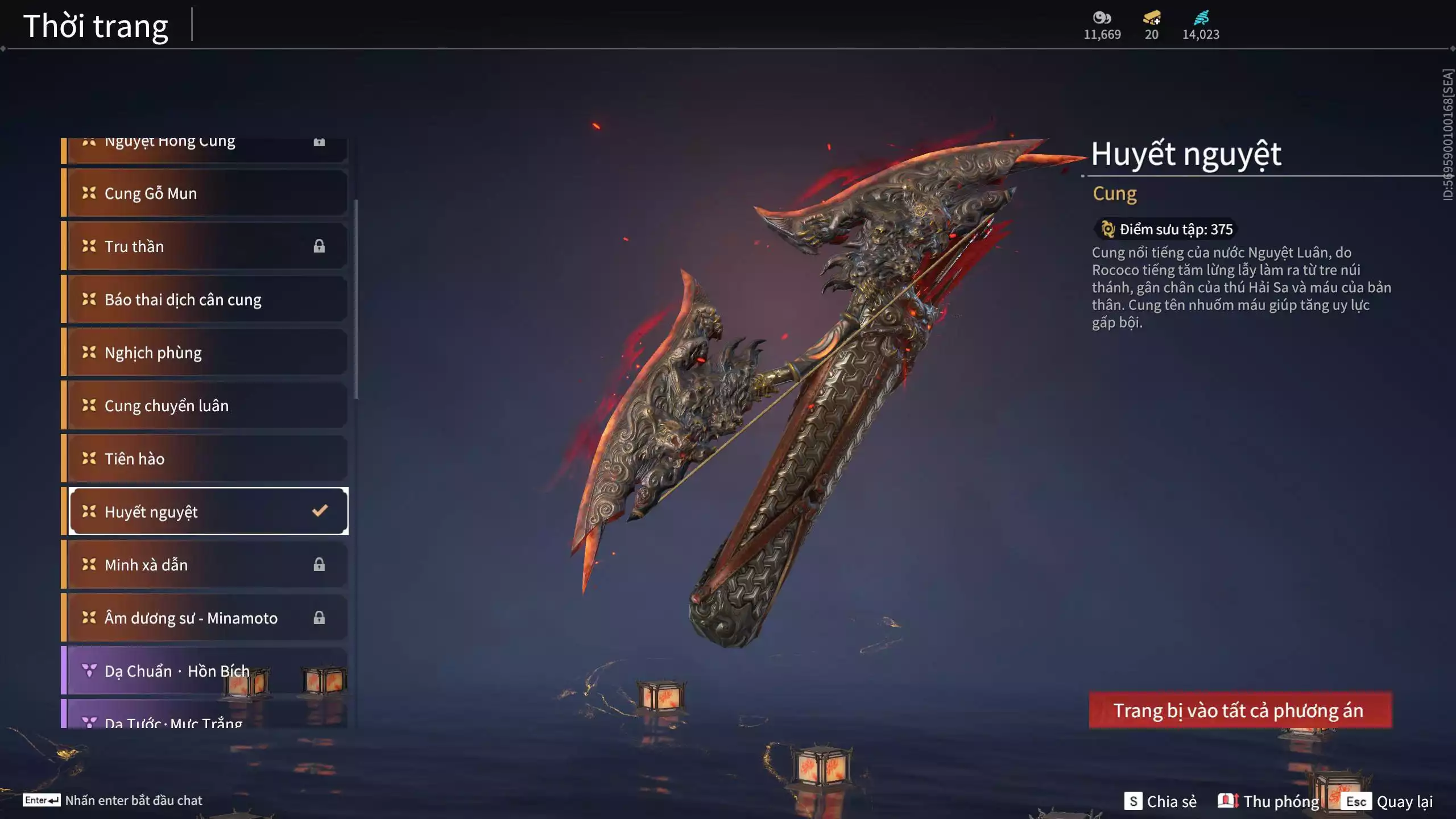Click the silver coin currency icon
Screen dimensions: 1456x819
(1102, 18)
